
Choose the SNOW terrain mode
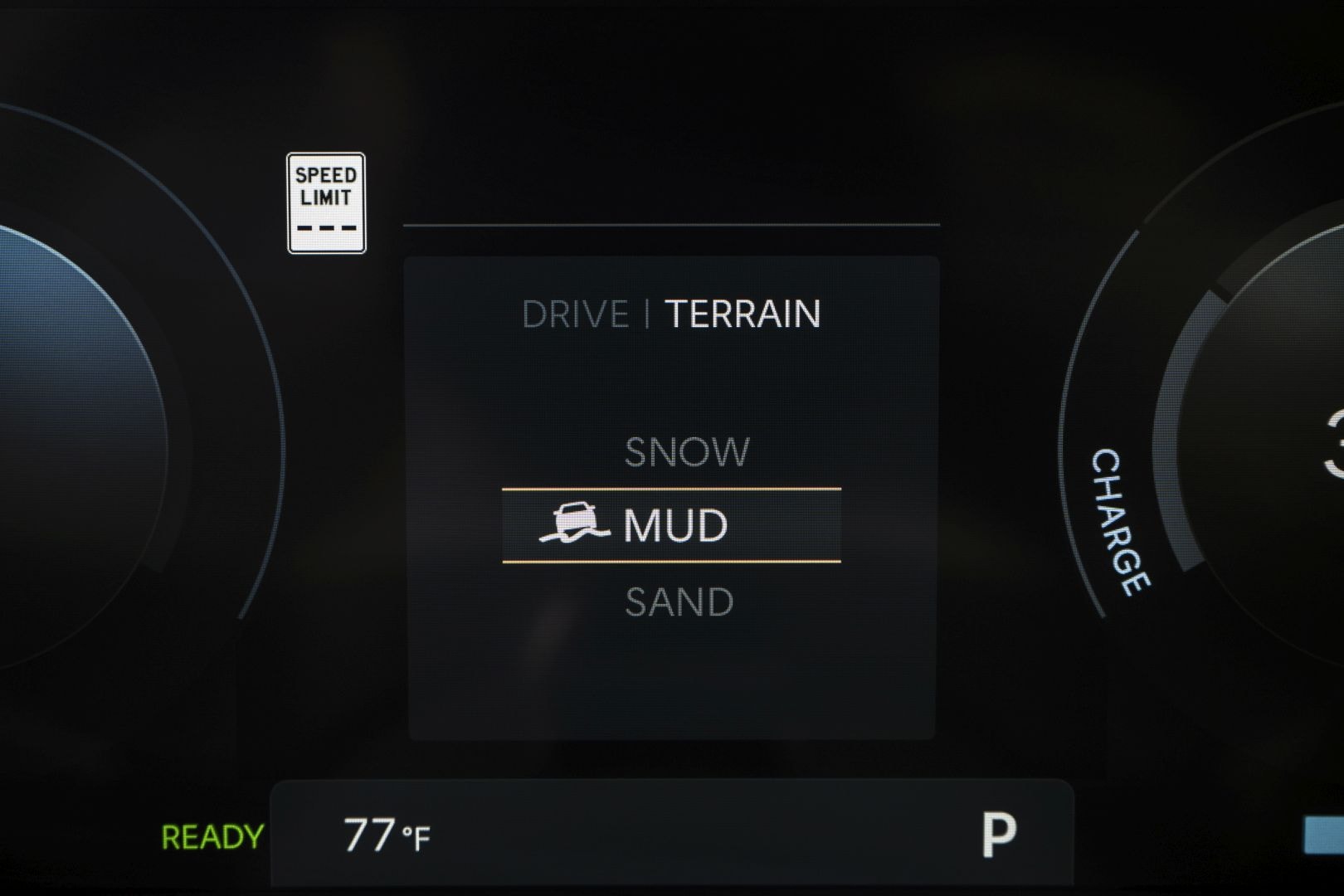tap(686, 453)
